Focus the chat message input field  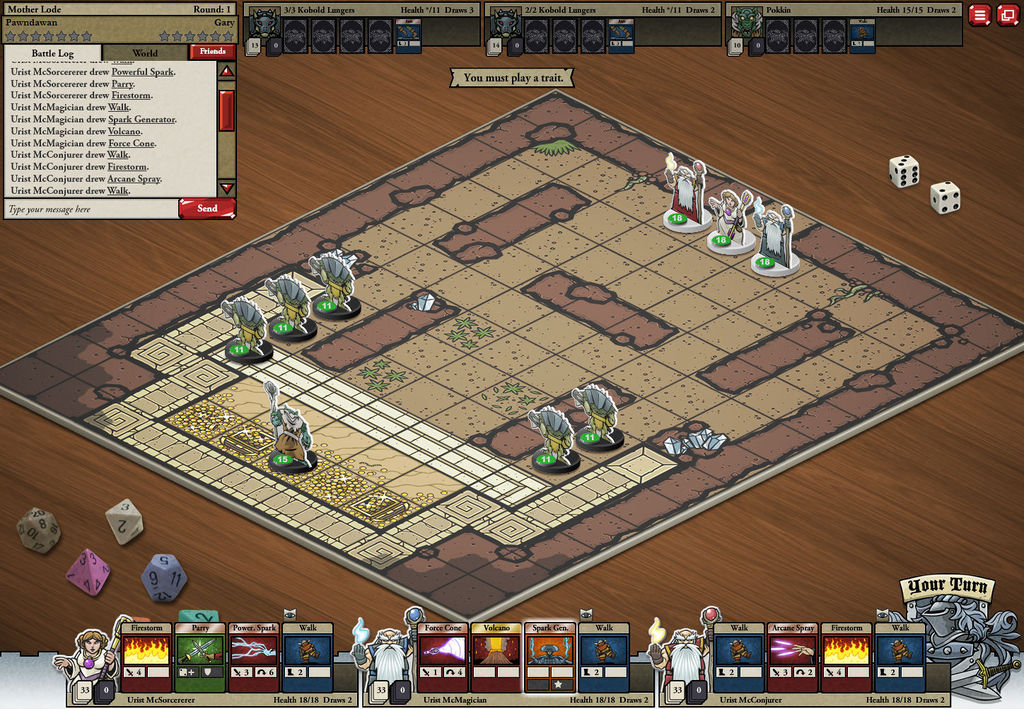pyautogui.click(x=90, y=210)
